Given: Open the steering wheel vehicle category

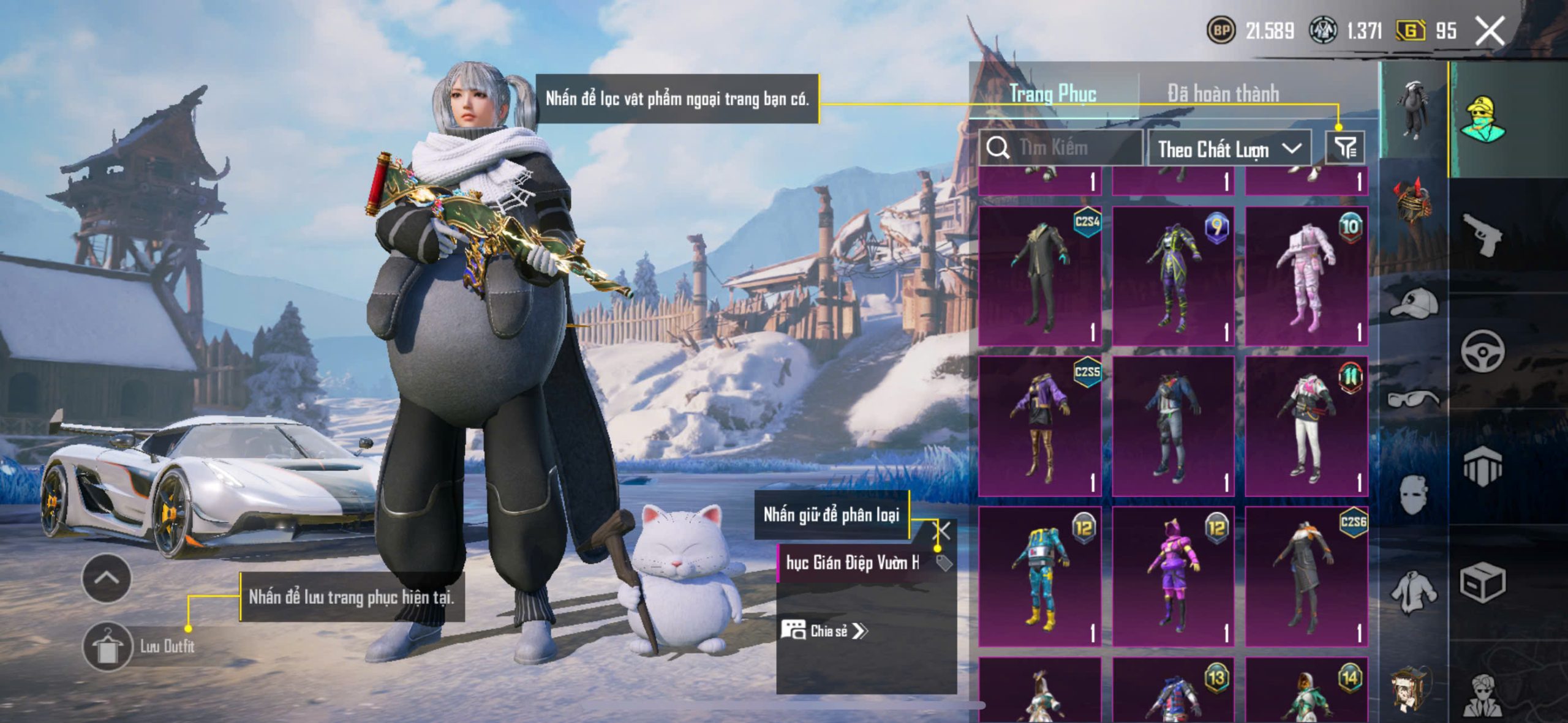Looking at the screenshot, I should tap(1482, 351).
